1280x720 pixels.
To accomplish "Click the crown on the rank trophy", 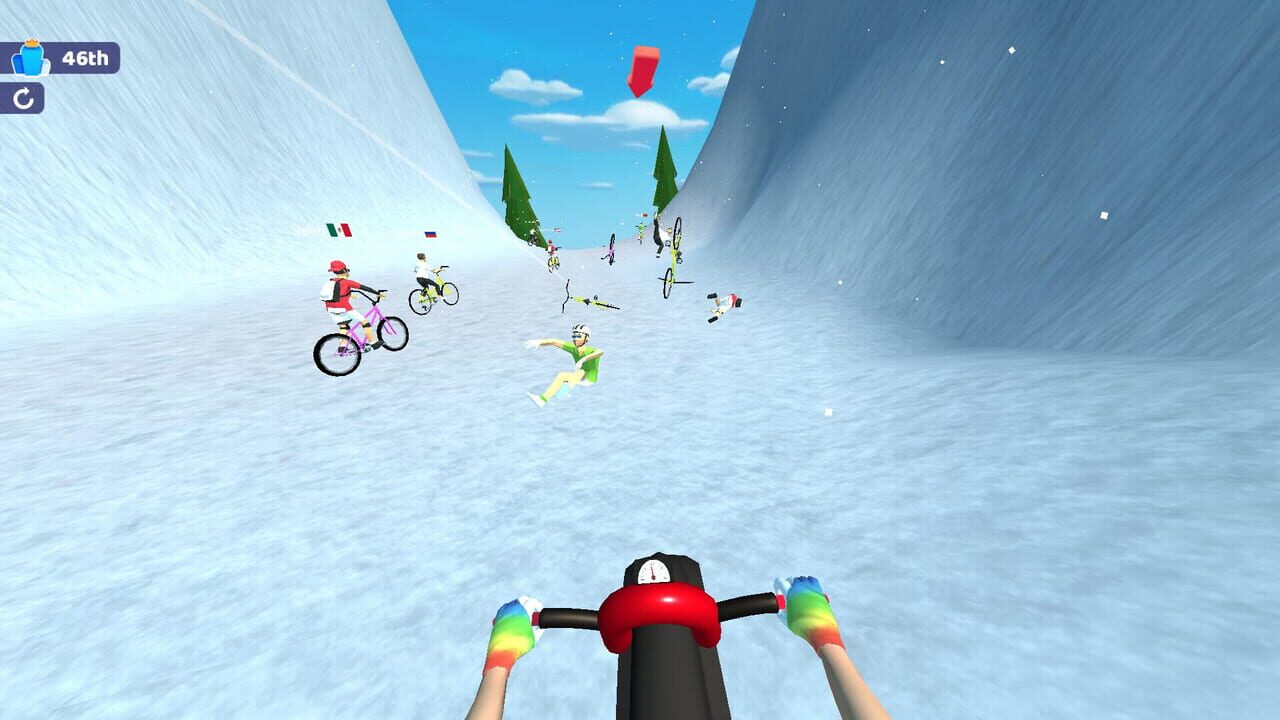I will pos(32,43).
